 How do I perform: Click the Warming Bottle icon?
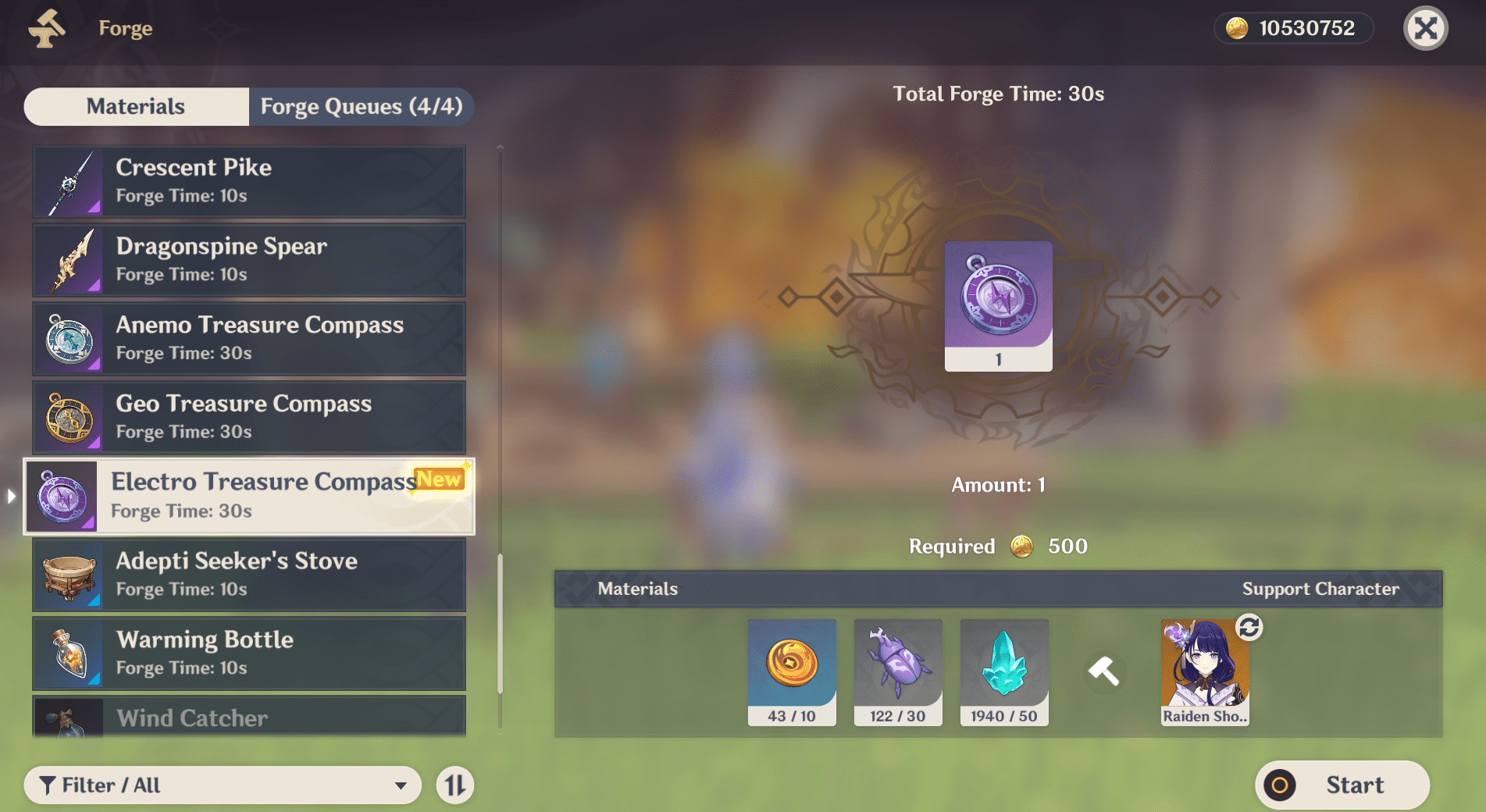click(69, 654)
